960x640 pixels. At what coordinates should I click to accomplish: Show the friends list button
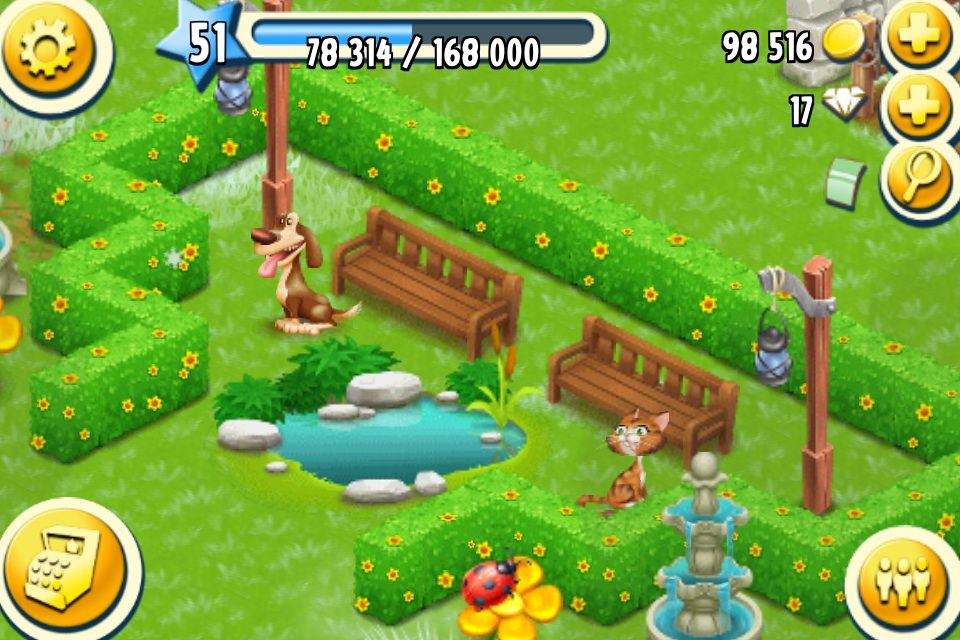[x=902, y=582]
